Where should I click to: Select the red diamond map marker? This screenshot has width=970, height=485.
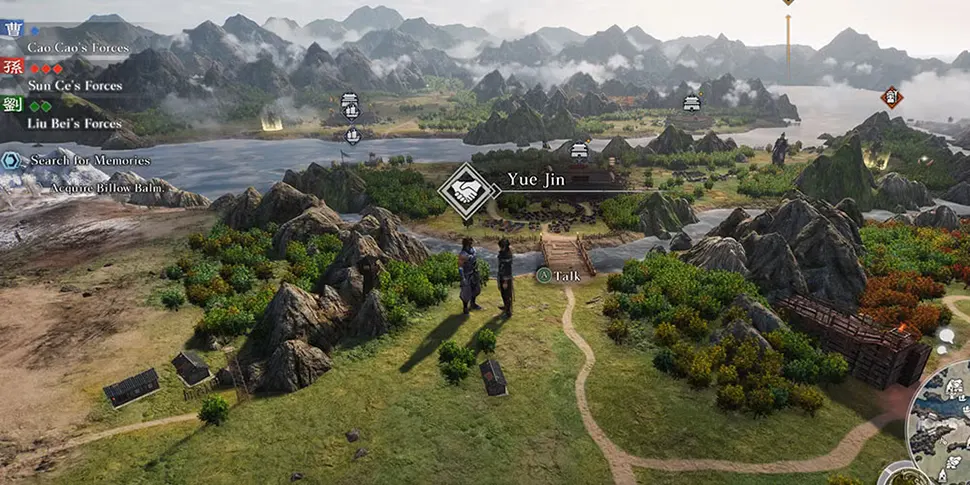pos(892,96)
